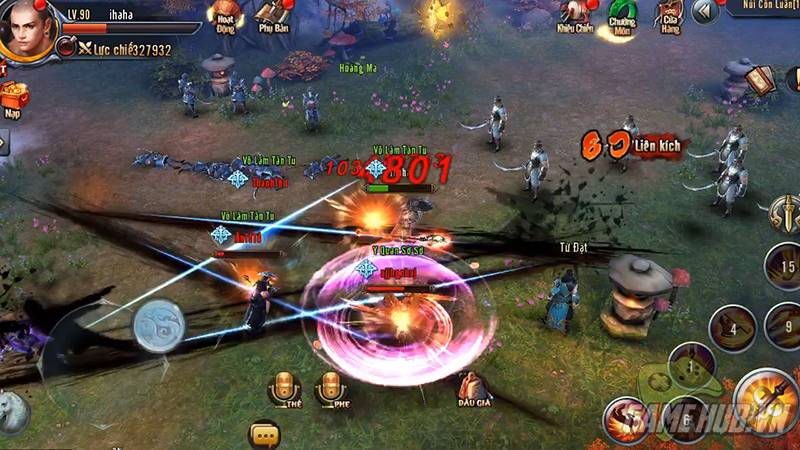Open the Chưởng Môn menu

click(x=622, y=14)
